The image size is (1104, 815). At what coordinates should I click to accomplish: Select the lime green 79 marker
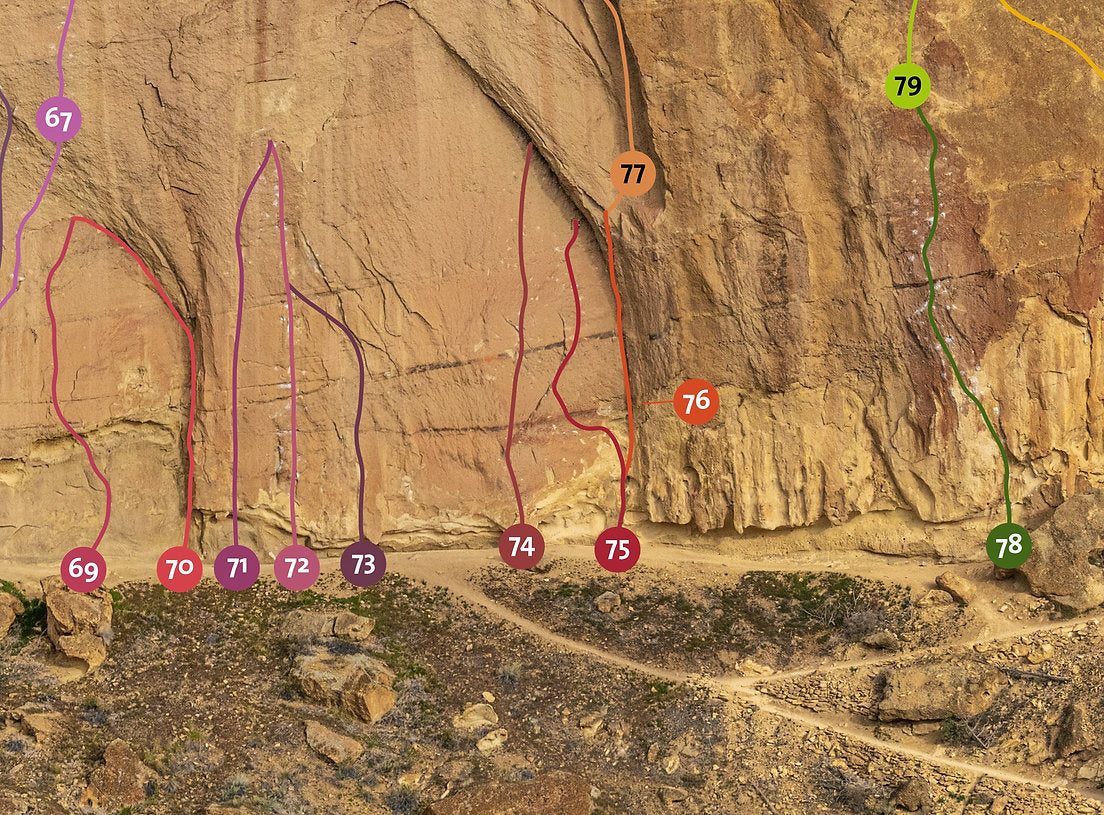pyautogui.click(x=907, y=86)
